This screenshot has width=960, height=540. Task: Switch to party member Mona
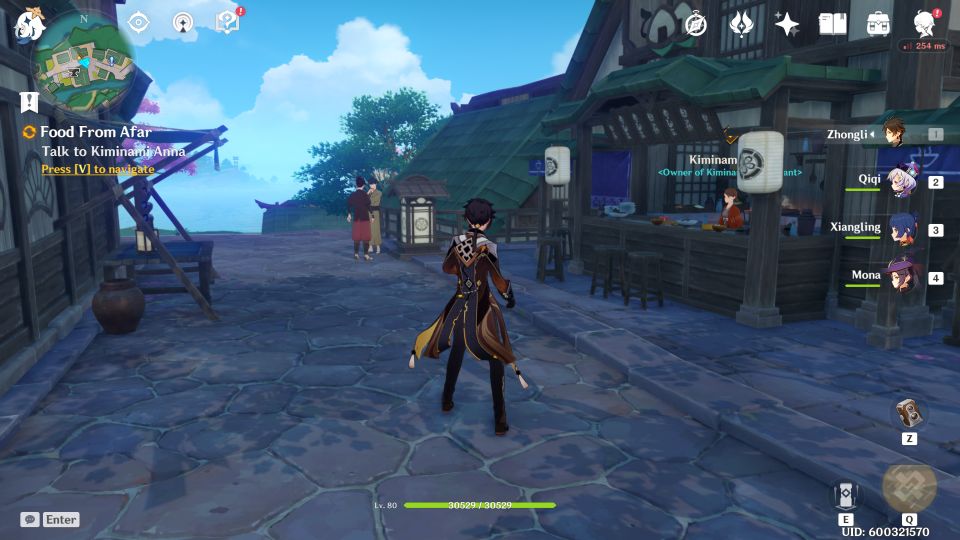click(900, 276)
